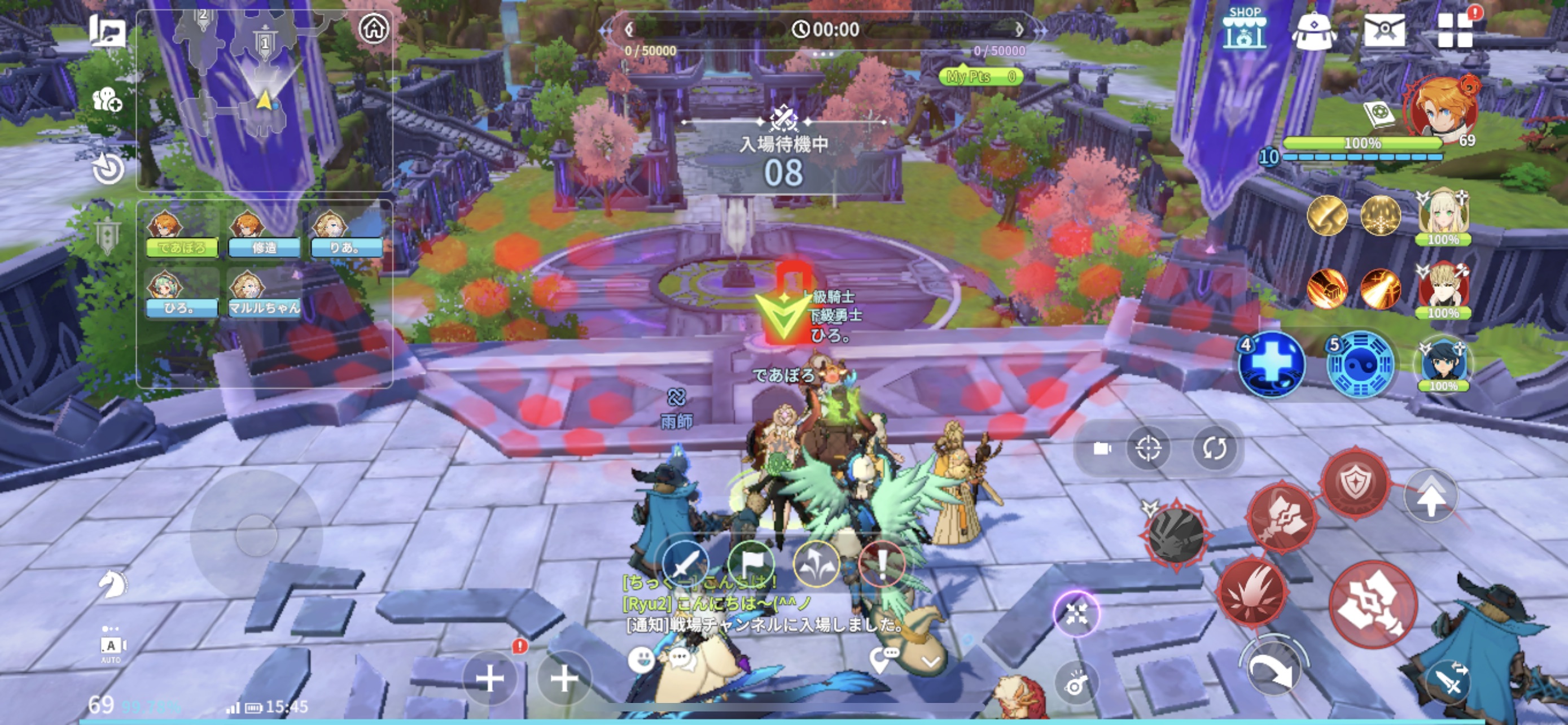
Task: Open the mail envelope
Action: [1384, 29]
